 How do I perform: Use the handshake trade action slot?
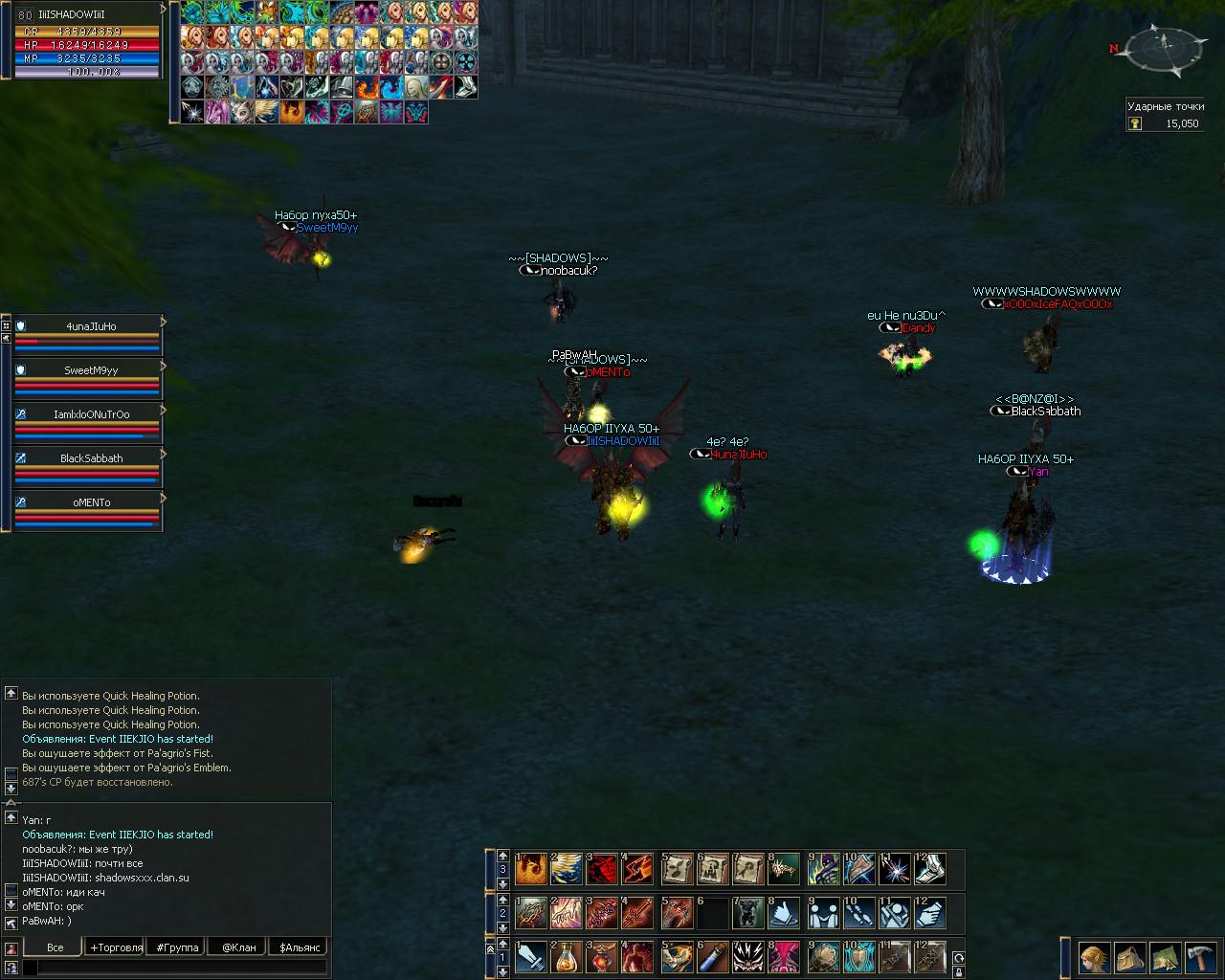823,912
